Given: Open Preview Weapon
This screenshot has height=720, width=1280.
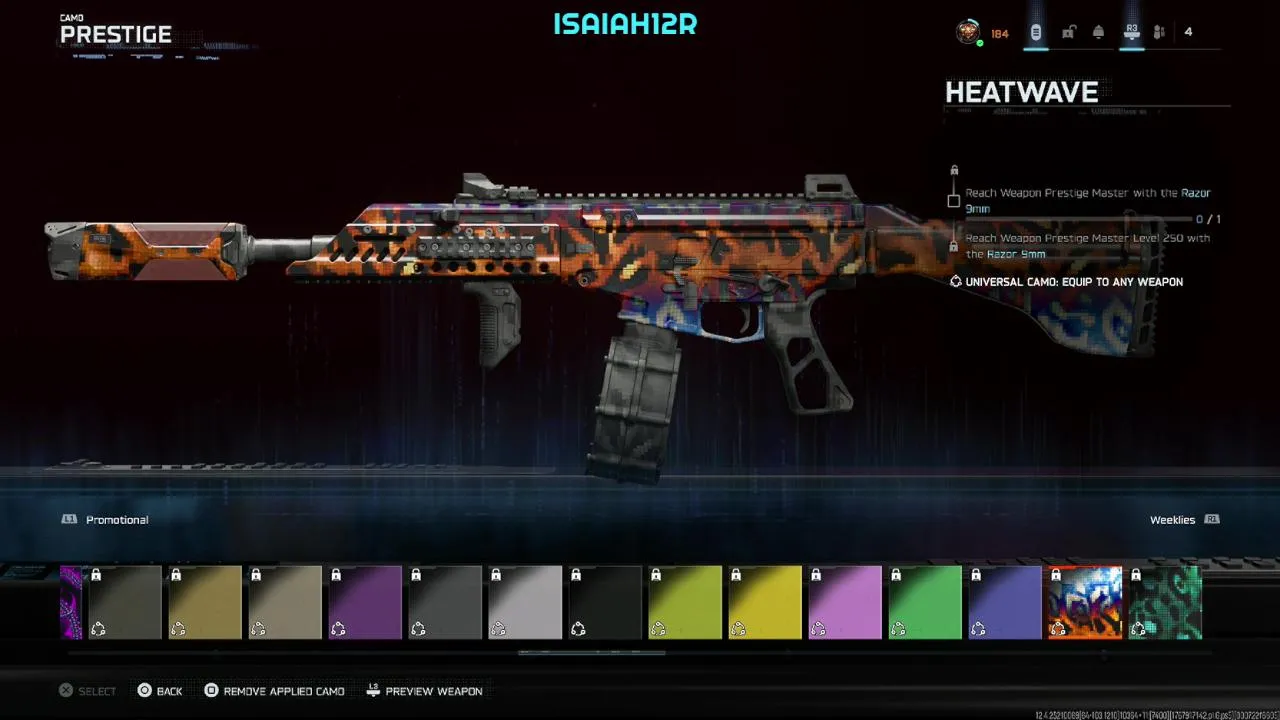Looking at the screenshot, I should coord(424,691).
